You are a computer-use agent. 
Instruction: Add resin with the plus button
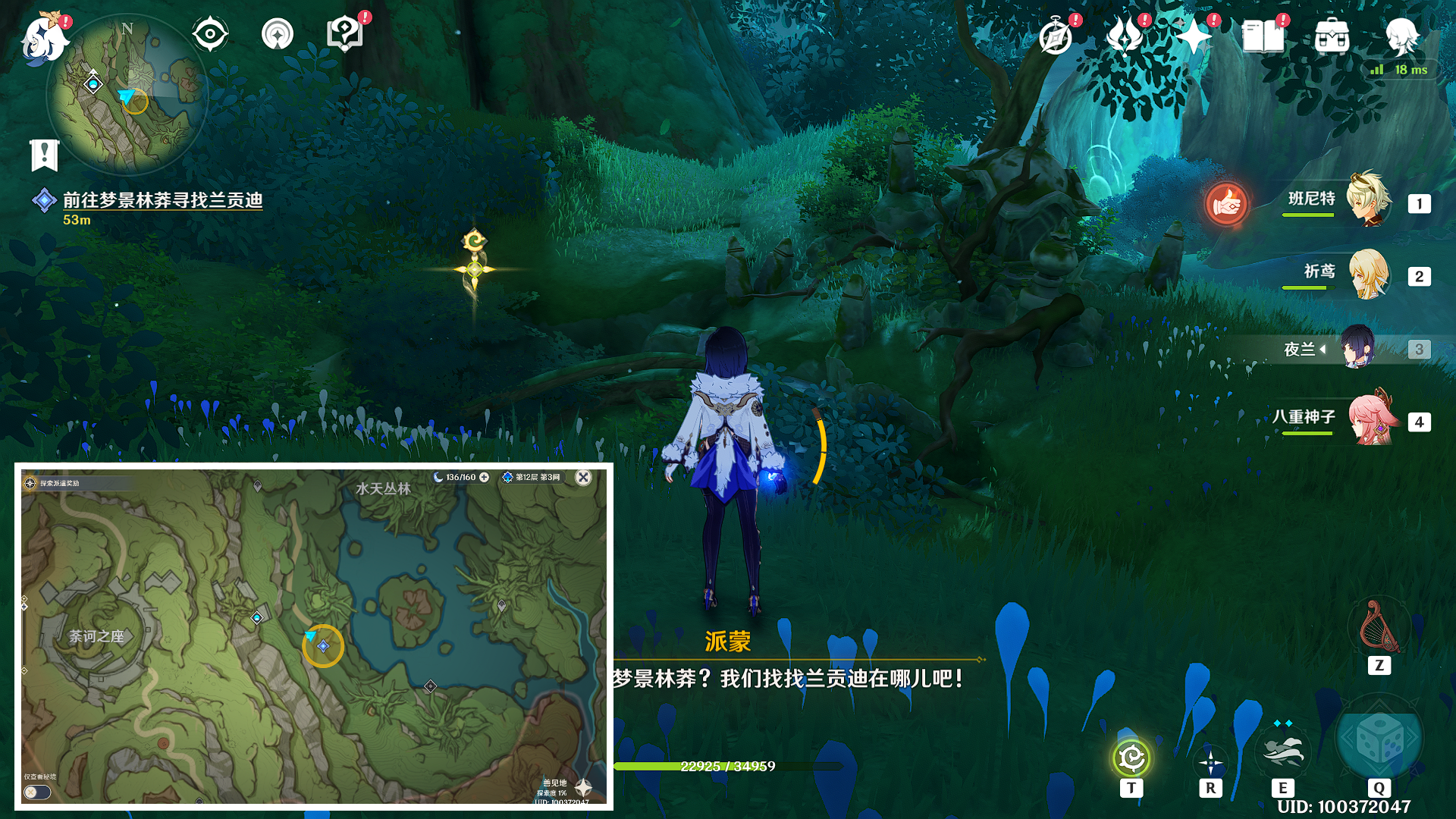point(485,477)
